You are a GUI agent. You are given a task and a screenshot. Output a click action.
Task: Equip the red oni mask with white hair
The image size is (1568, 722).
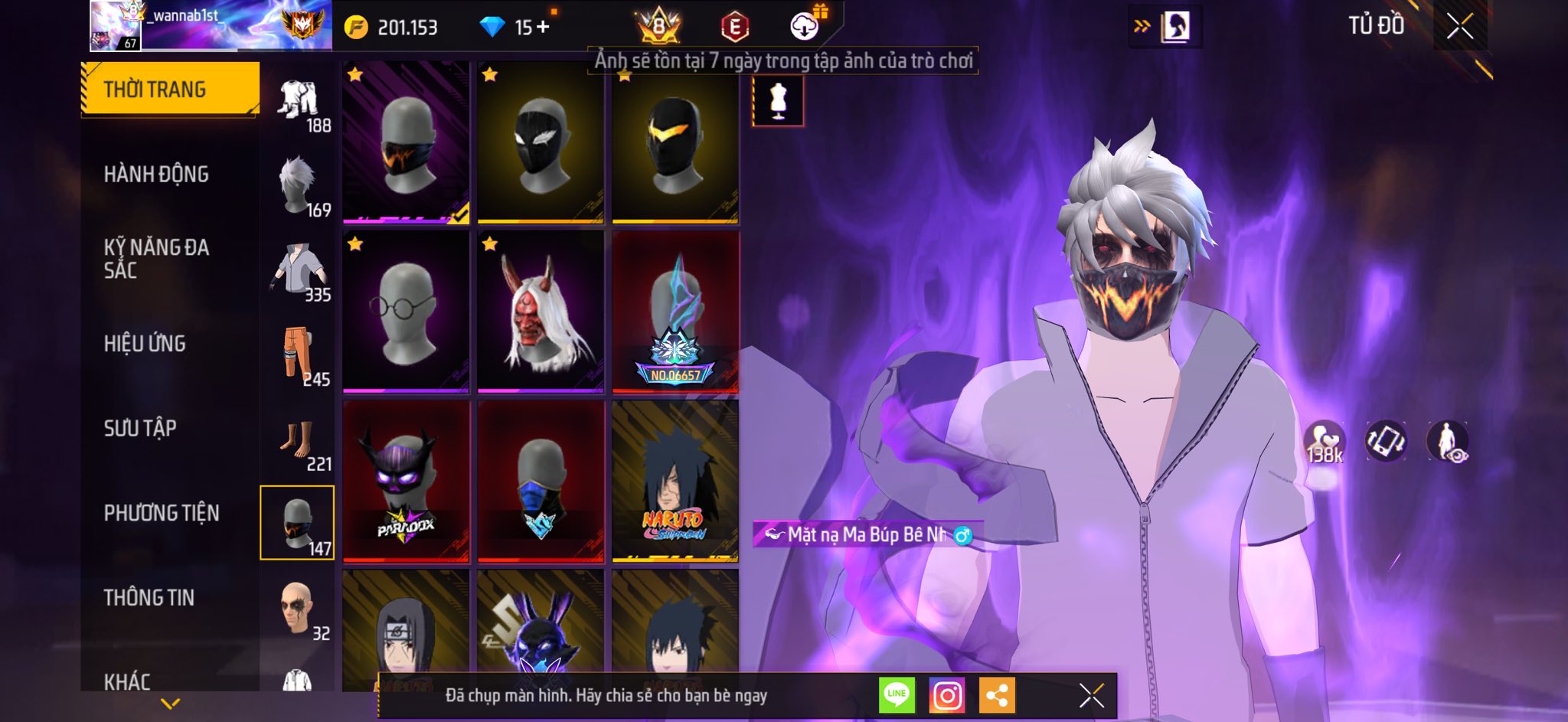[x=541, y=312]
